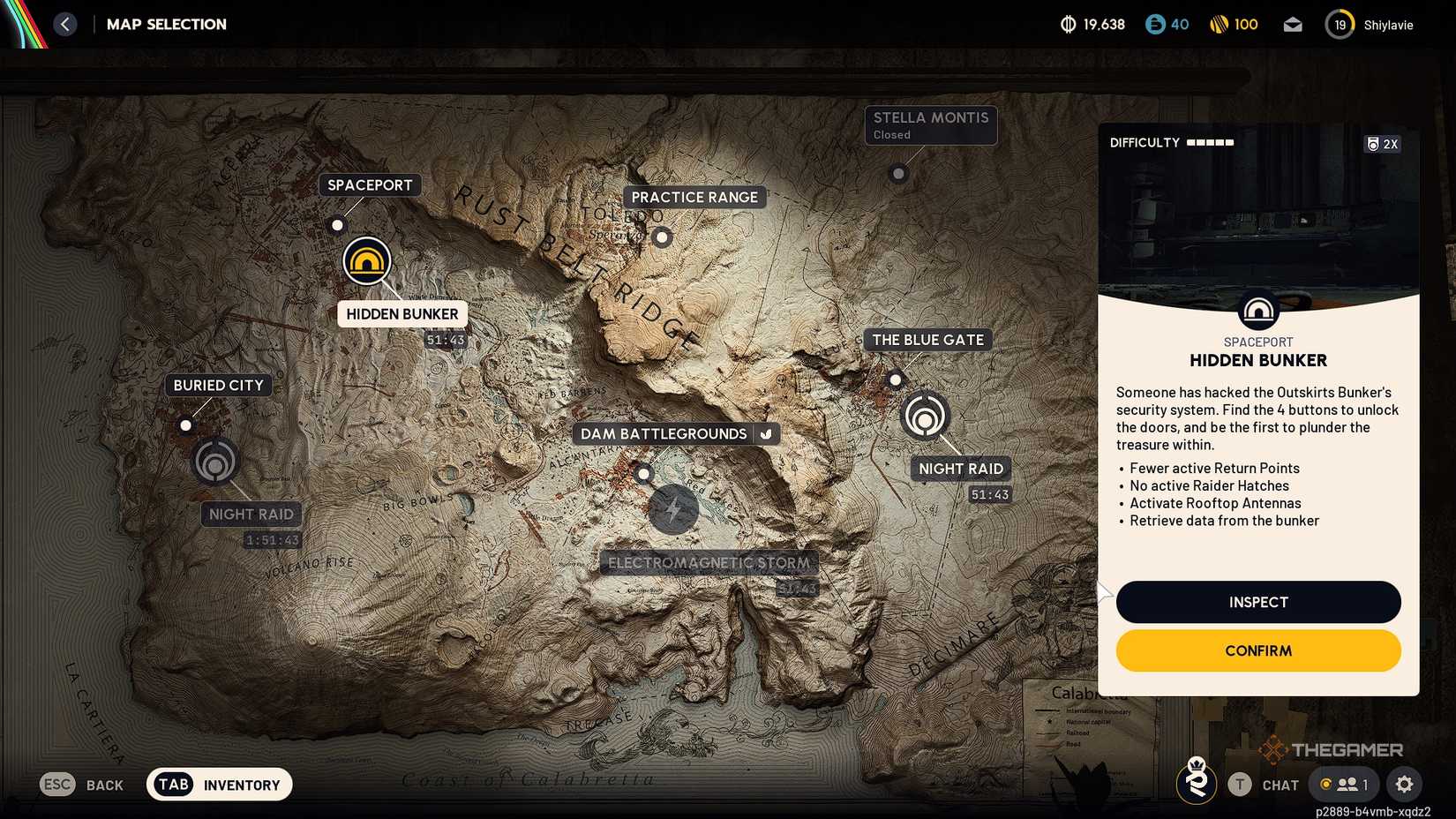Screen dimensions: 1456x819
Task: Open the Stella Montis closed location node
Action: click(898, 173)
